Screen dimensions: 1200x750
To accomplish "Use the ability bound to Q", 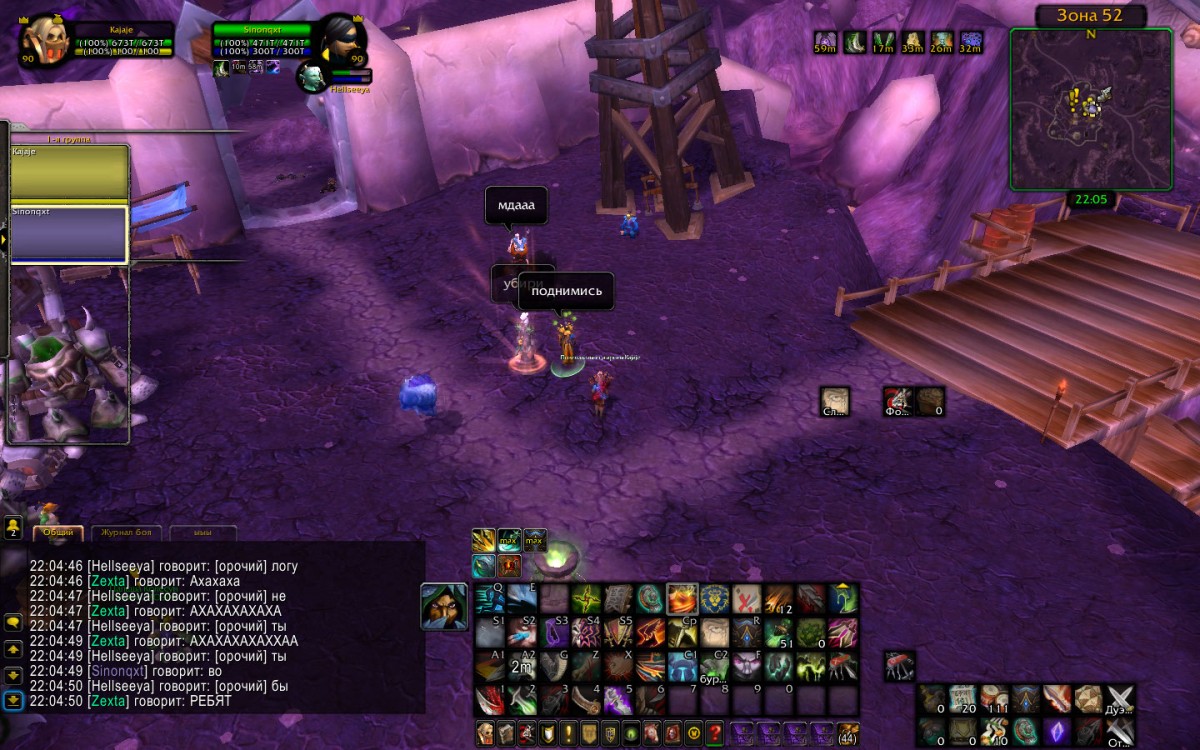I will coord(490,599).
